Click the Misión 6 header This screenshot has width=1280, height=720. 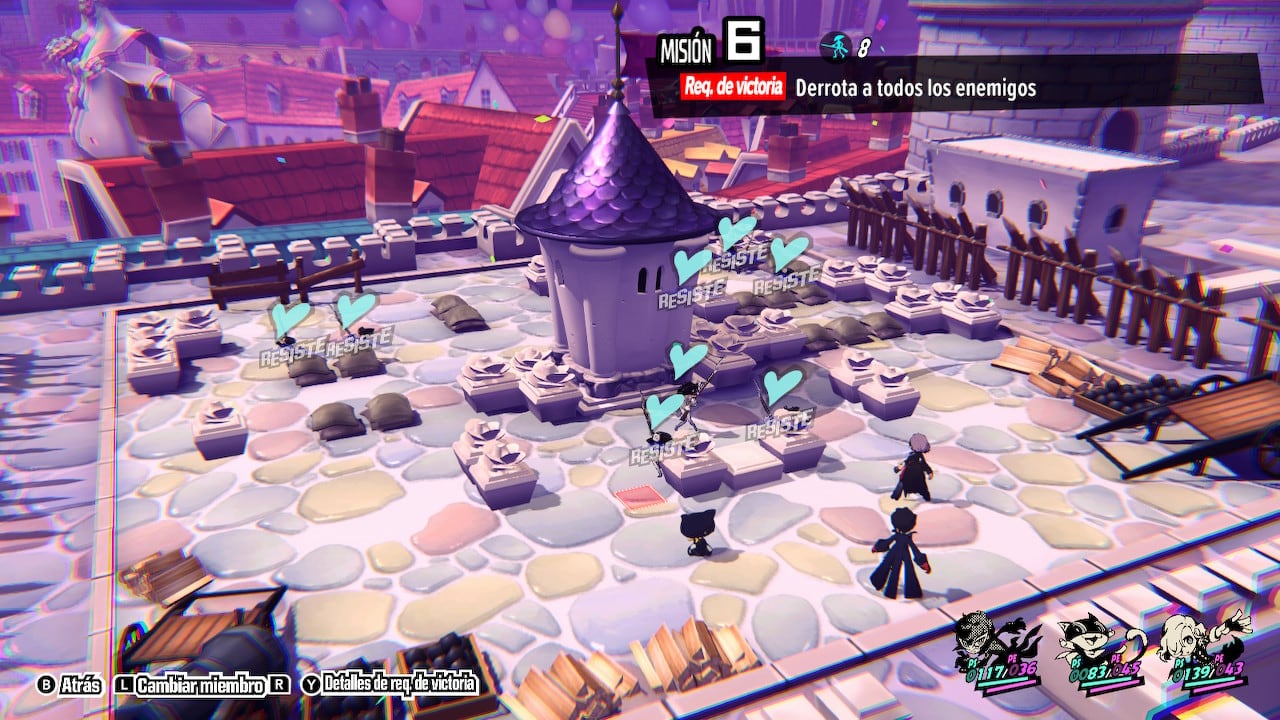pyautogui.click(x=710, y=44)
